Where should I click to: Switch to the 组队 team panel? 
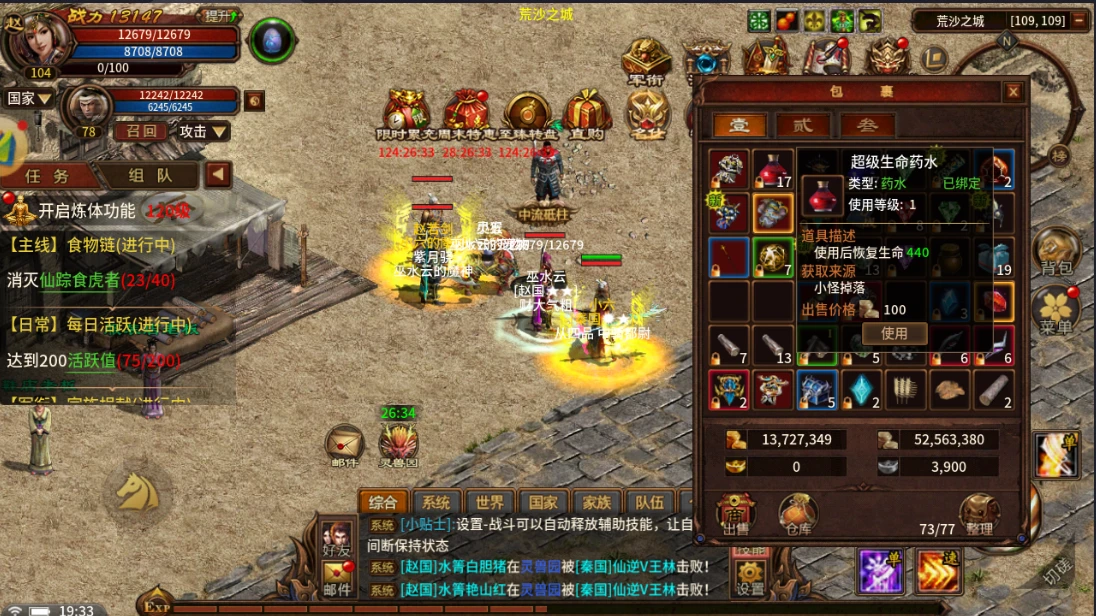(150, 175)
